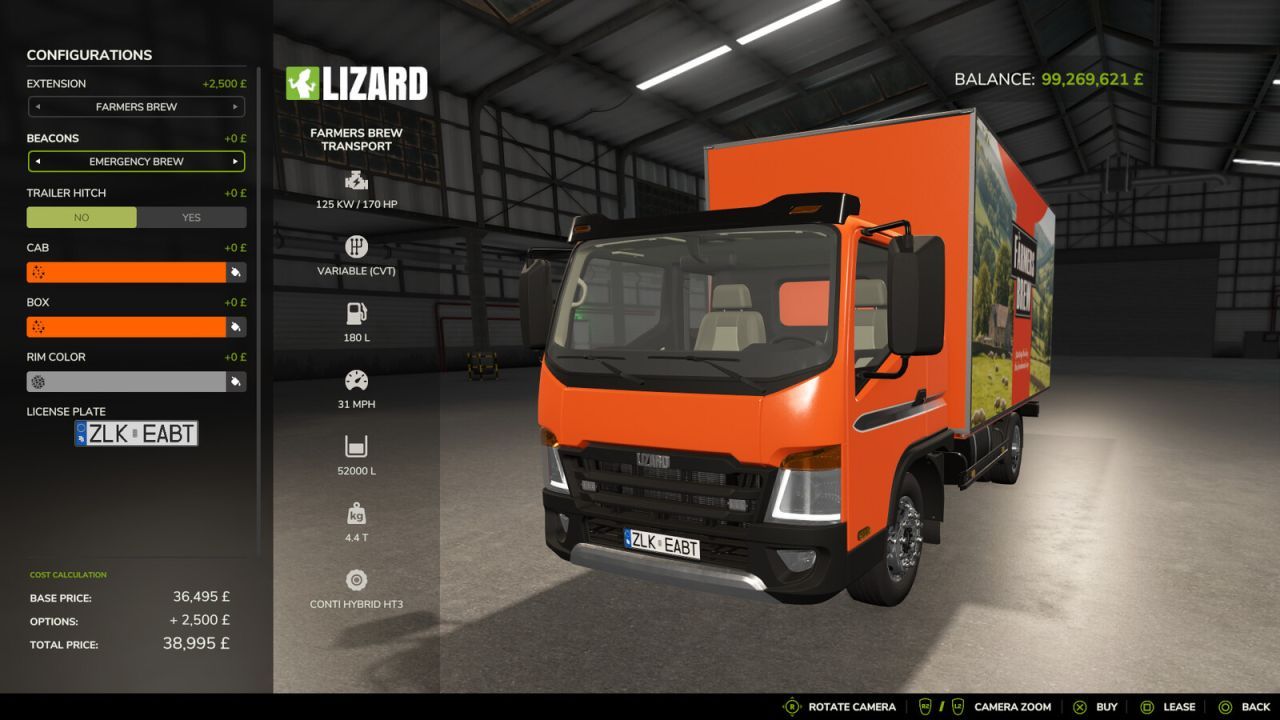Go Back from the configuration screen
This screenshot has width=1280, height=720.
1243,707
